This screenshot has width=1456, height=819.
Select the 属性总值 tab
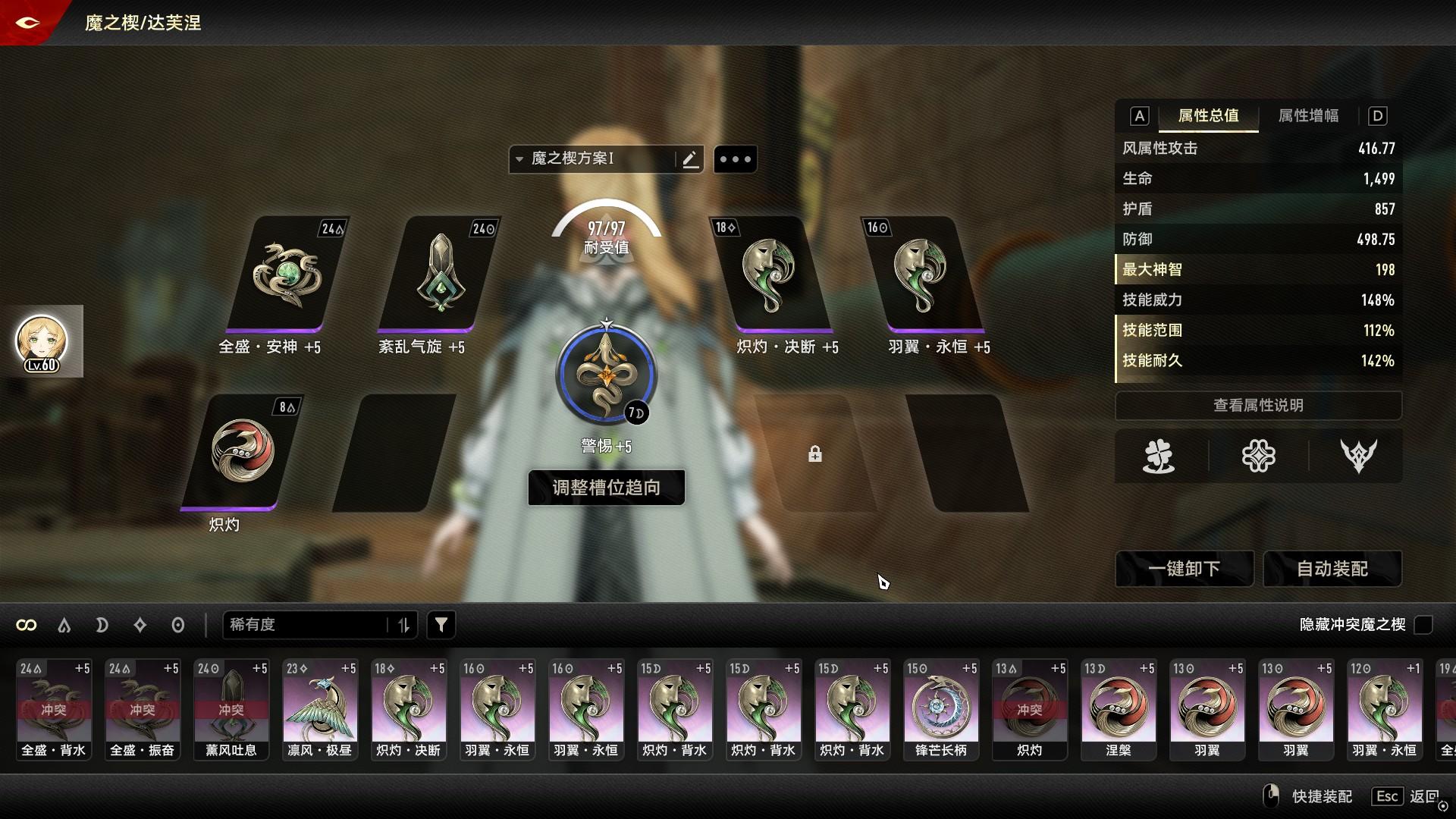1208,116
